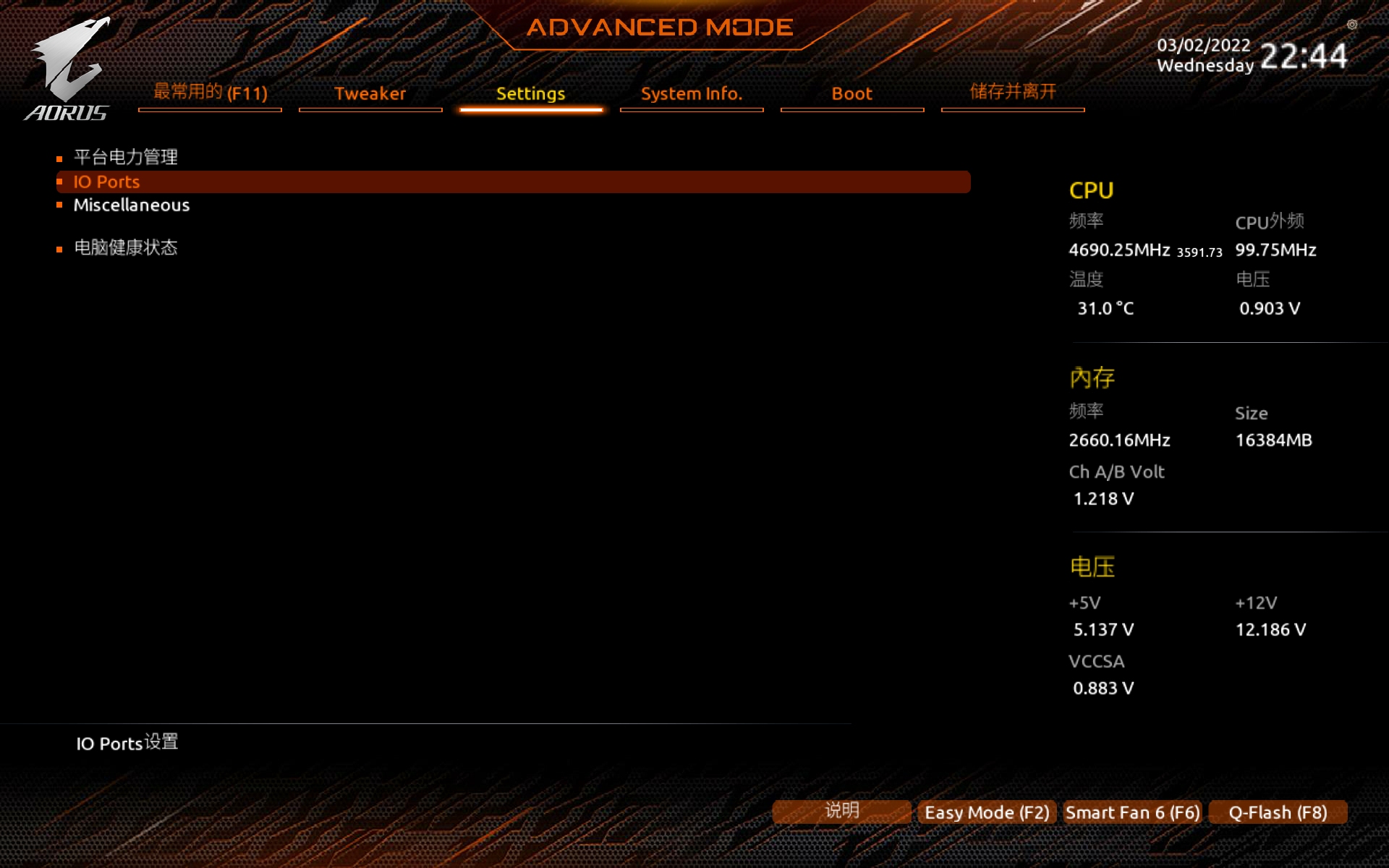Open 平台电力管理 platform power menu
1389x868 pixels.
[126, 157]
